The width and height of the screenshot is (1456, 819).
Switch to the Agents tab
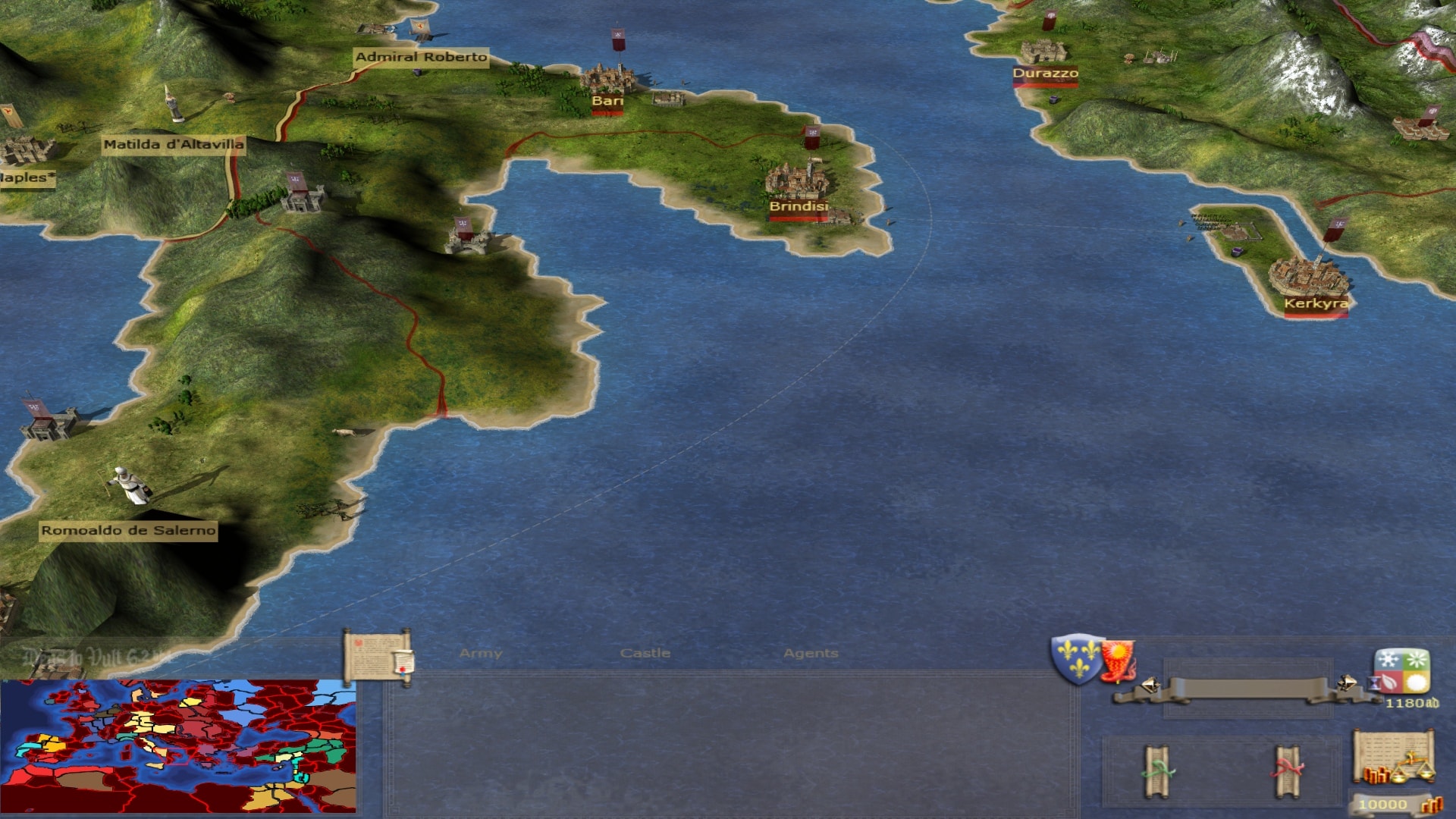click(810, 653)
